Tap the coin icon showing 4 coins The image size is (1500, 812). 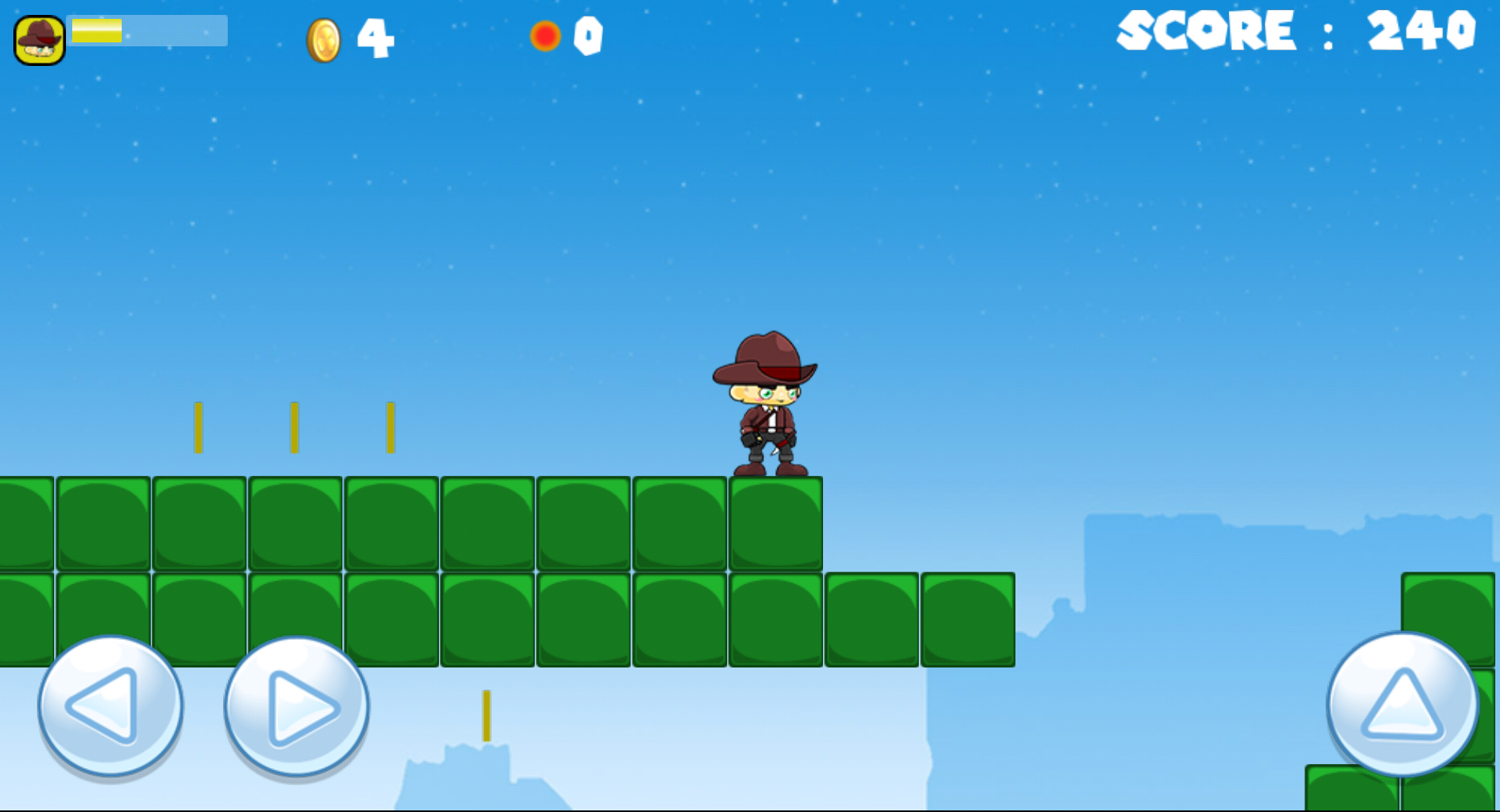click(323, 37)
